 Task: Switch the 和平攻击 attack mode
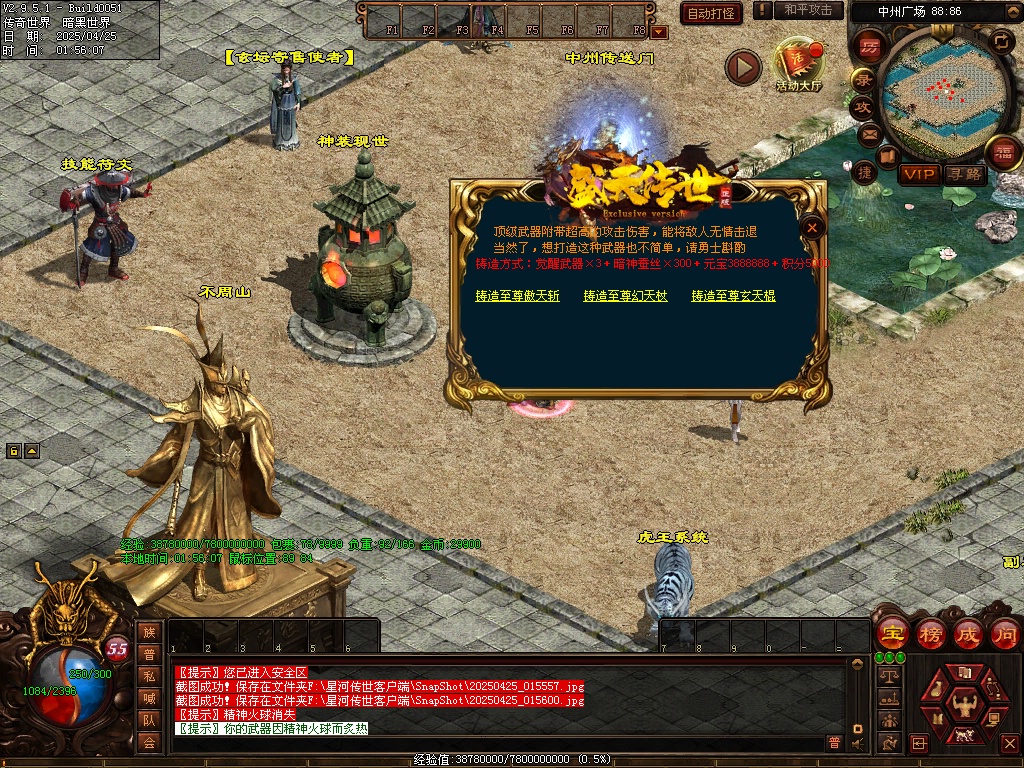coord(807,10)
